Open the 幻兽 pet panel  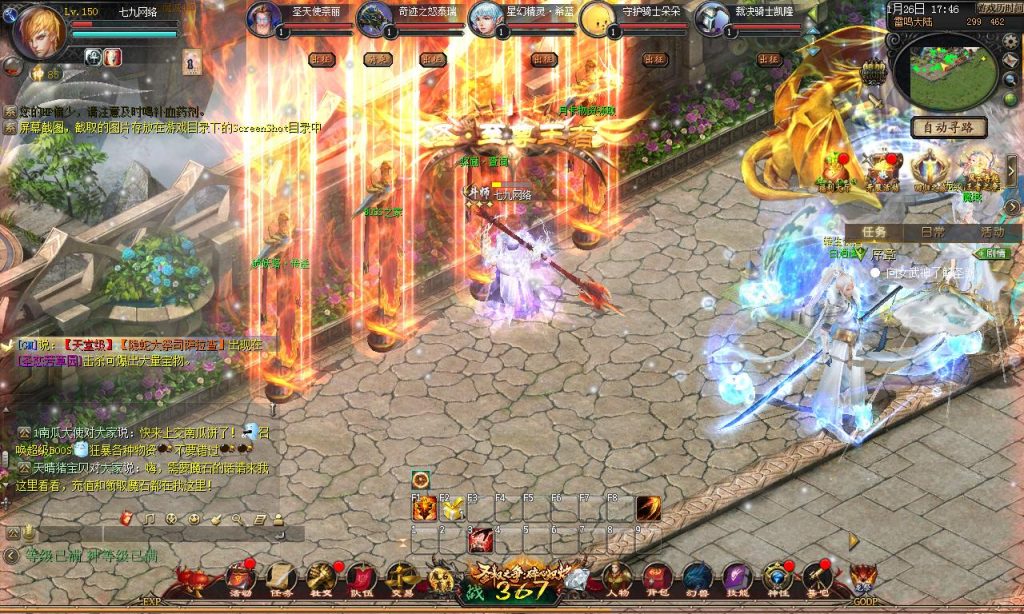tap(696, 579)
